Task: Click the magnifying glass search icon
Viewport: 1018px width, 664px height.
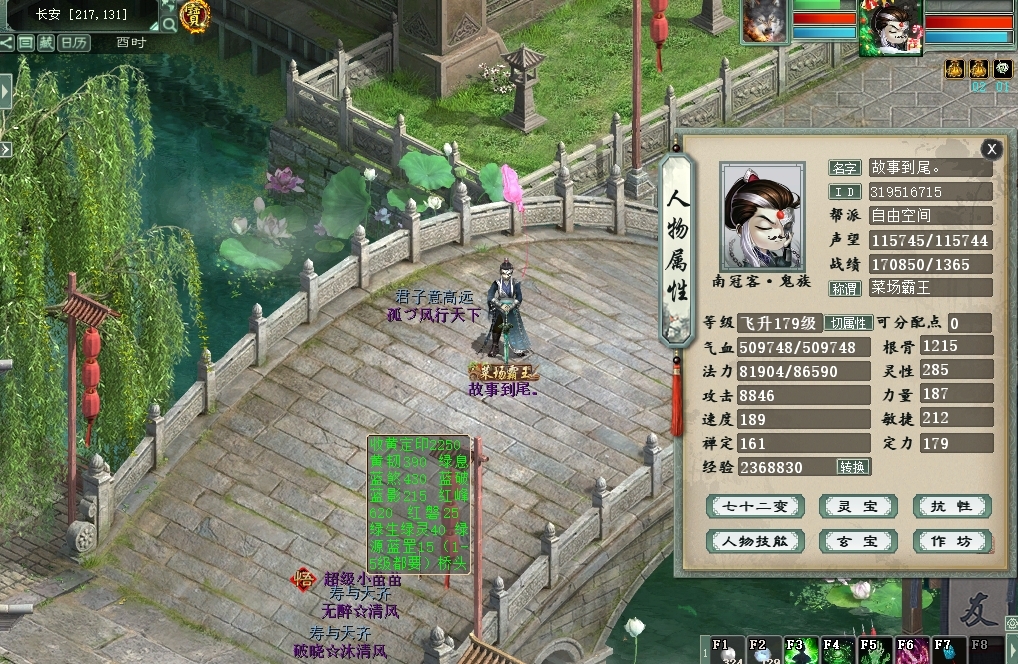Action: tap(168, 22)
